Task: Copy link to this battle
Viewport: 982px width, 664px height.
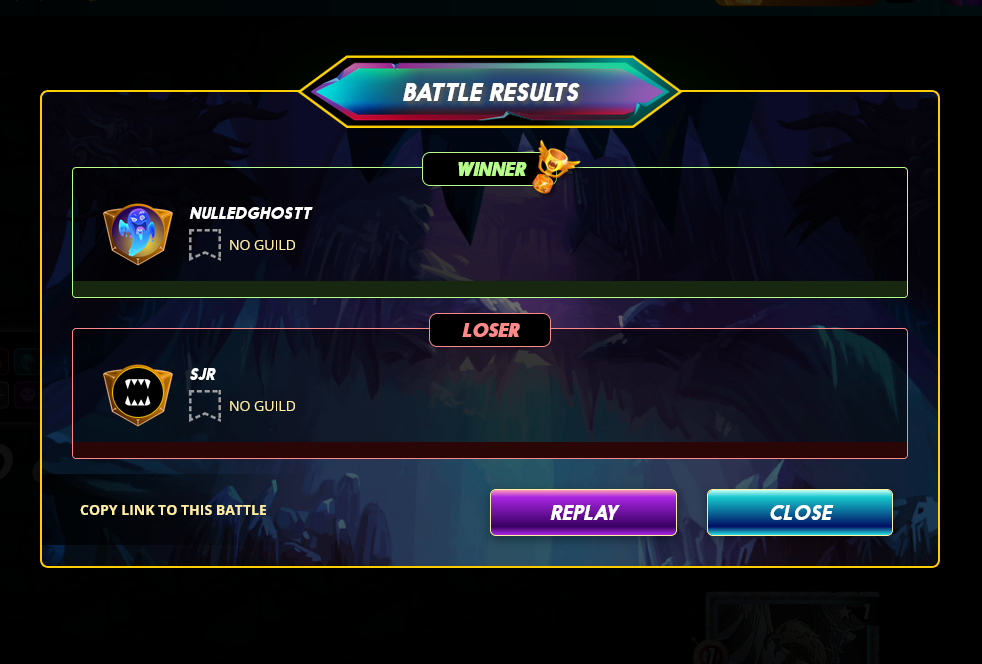Action: coord(173,510)
